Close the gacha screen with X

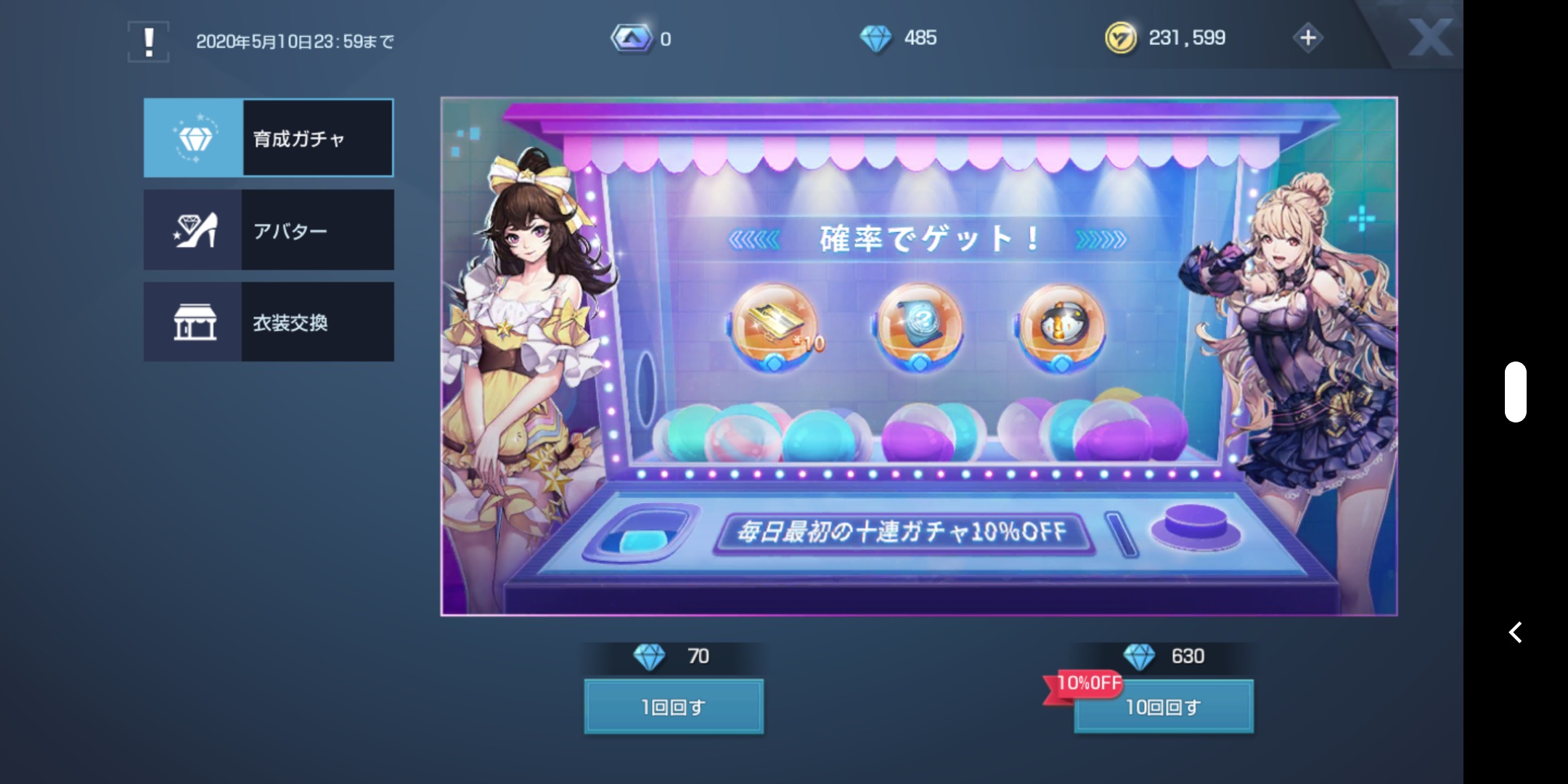click(x=1429, y=37)
